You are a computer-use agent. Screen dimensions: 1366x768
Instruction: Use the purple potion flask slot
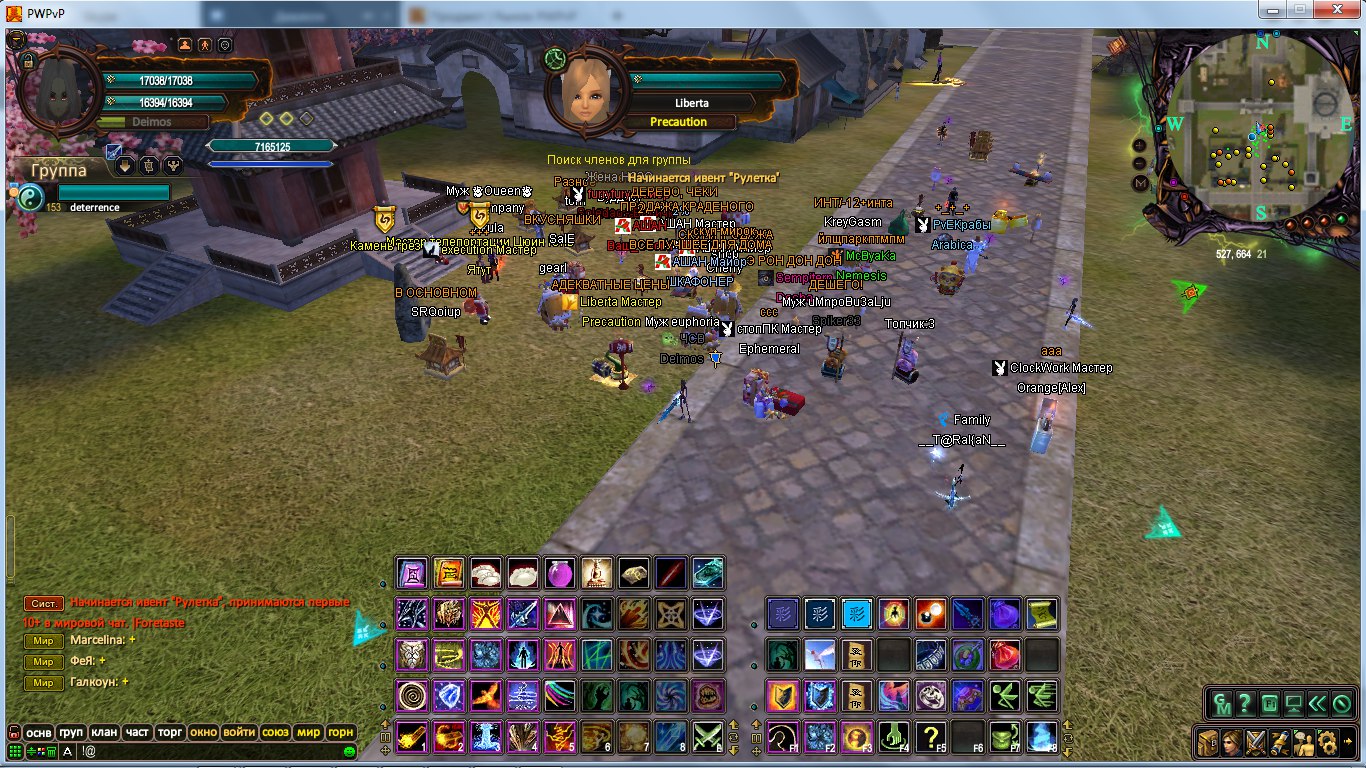(559, 573)
